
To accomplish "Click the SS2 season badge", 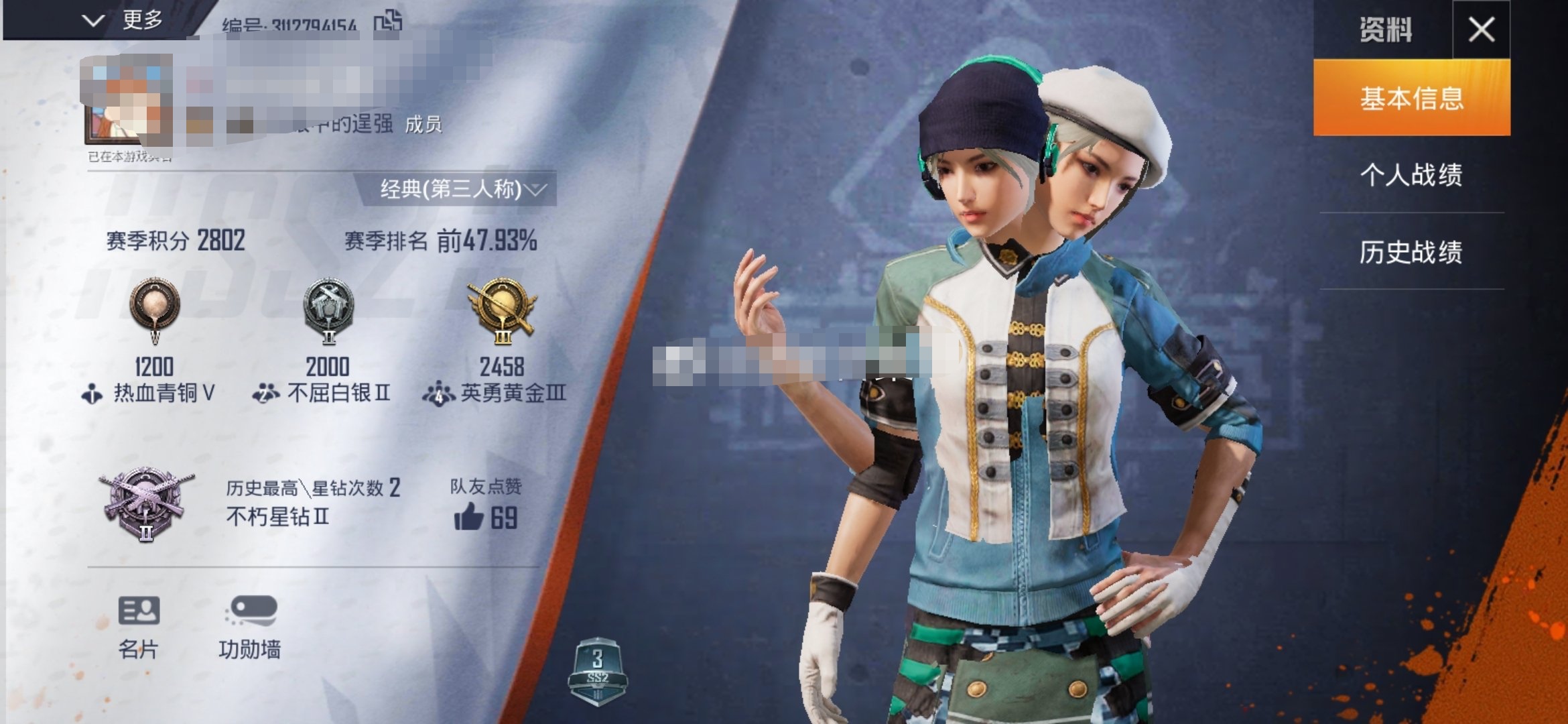I will 597,672.
